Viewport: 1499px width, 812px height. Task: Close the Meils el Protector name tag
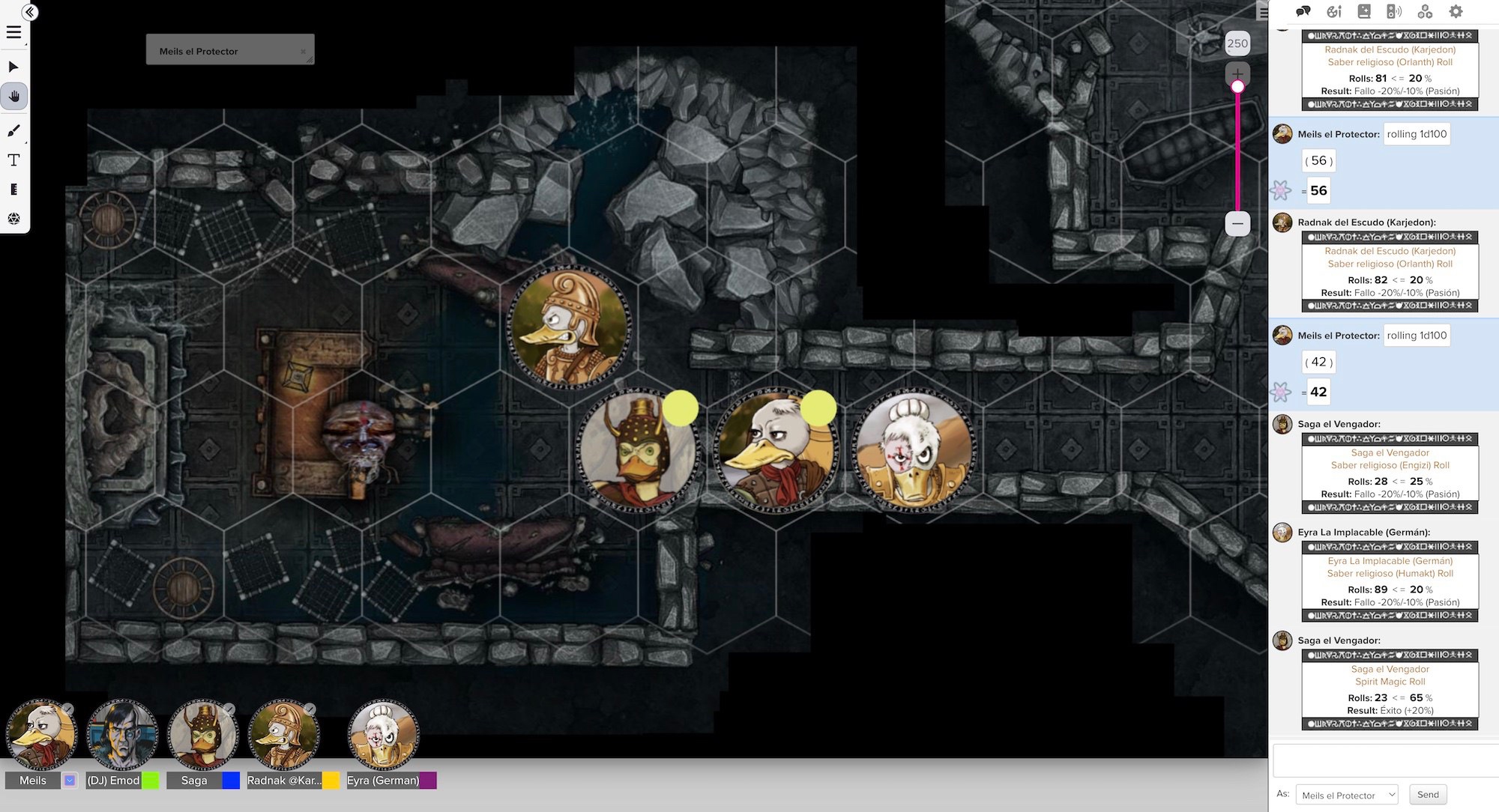pyautogui.click(x=303, y=52)
